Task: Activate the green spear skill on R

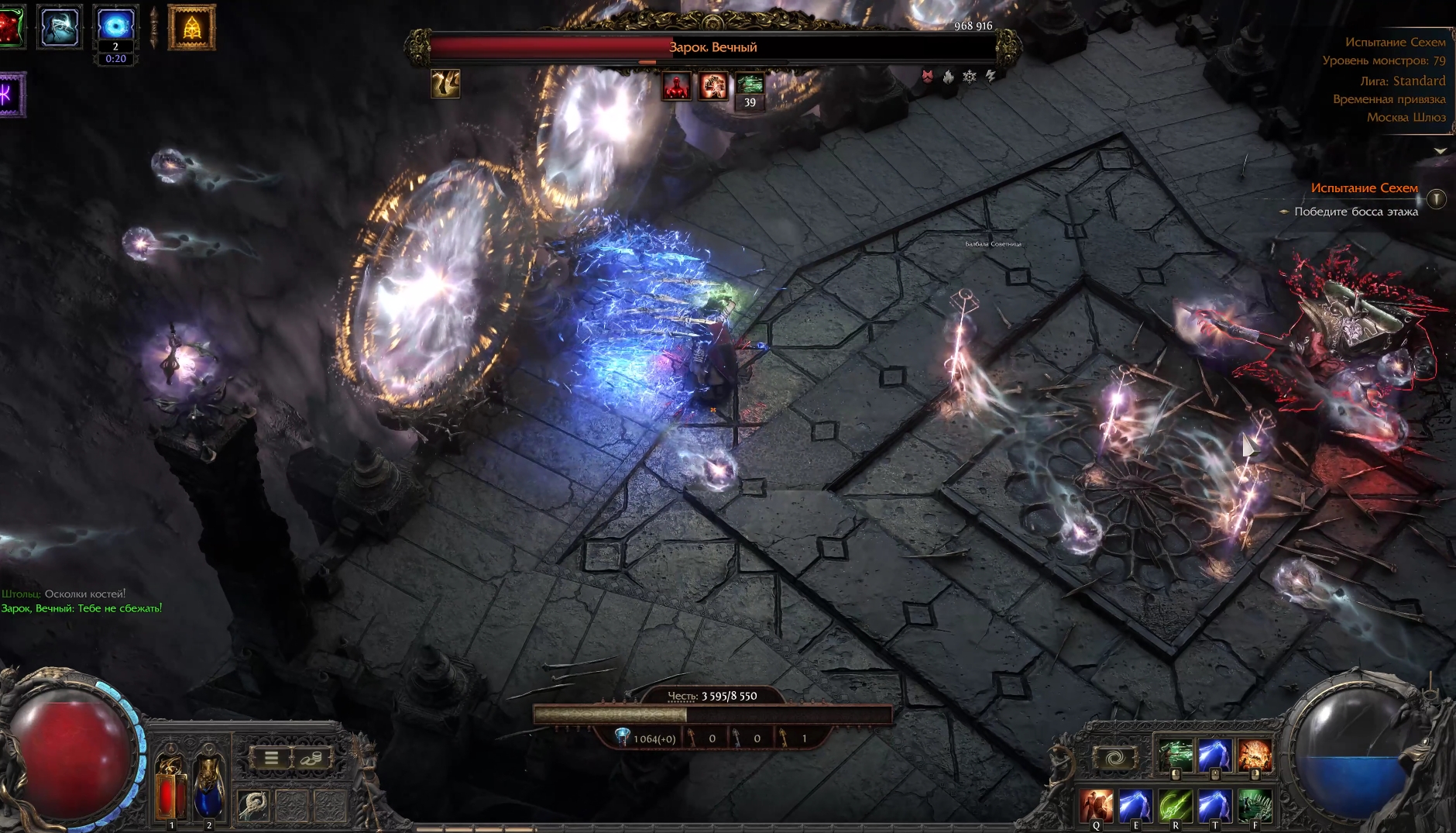Action: (x=1176, y=806)
